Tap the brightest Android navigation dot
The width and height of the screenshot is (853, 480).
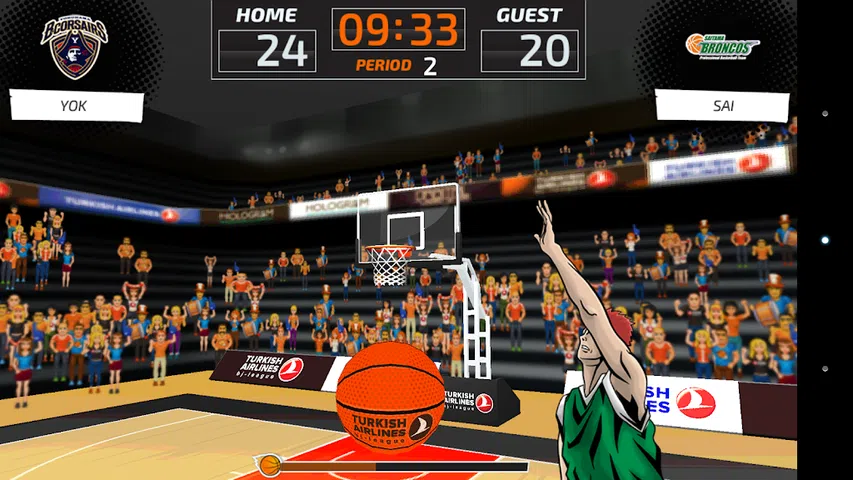pyautogui.click(x=824, y=240)
